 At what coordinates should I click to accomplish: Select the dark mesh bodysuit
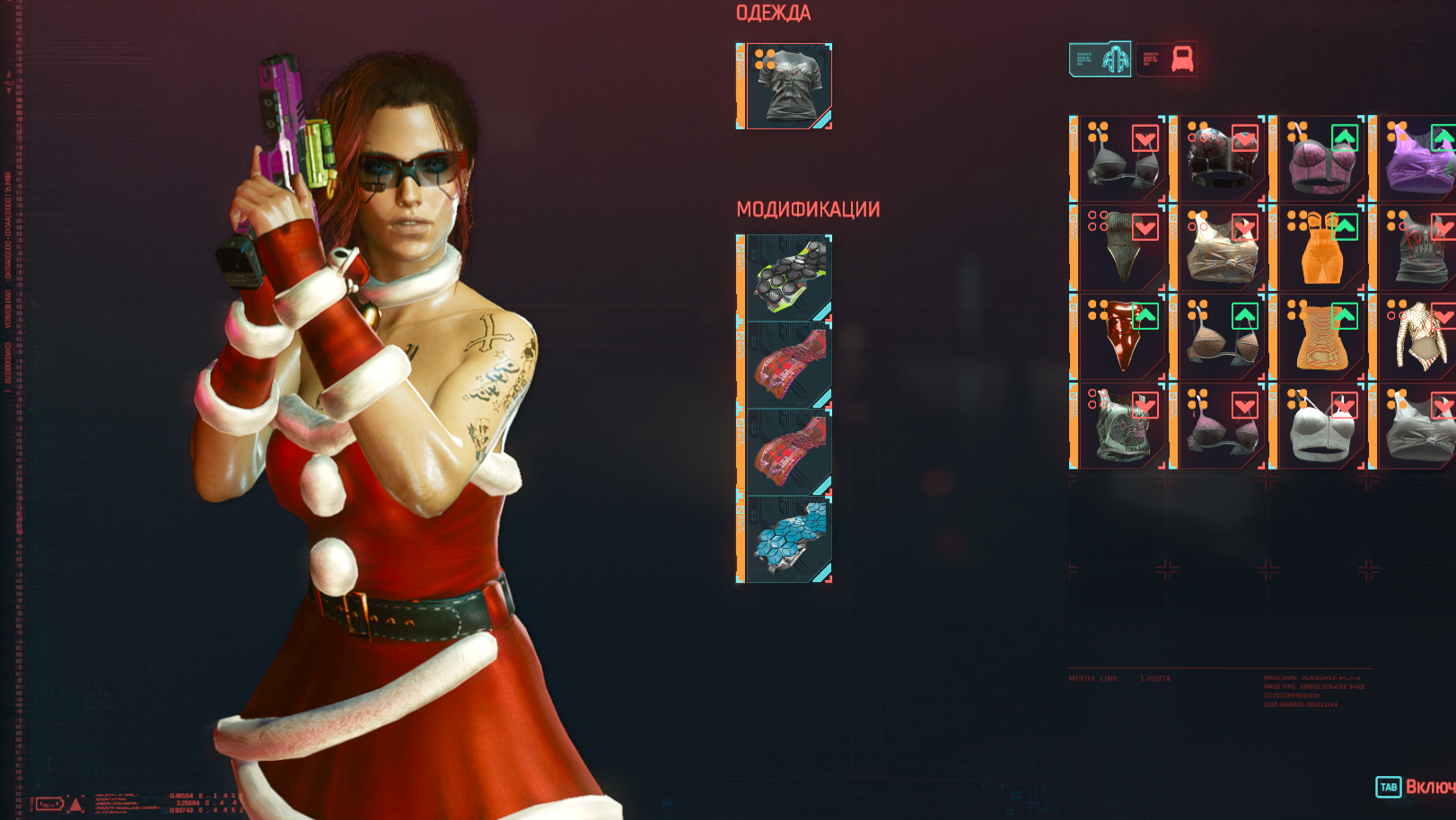[1120, 250]
